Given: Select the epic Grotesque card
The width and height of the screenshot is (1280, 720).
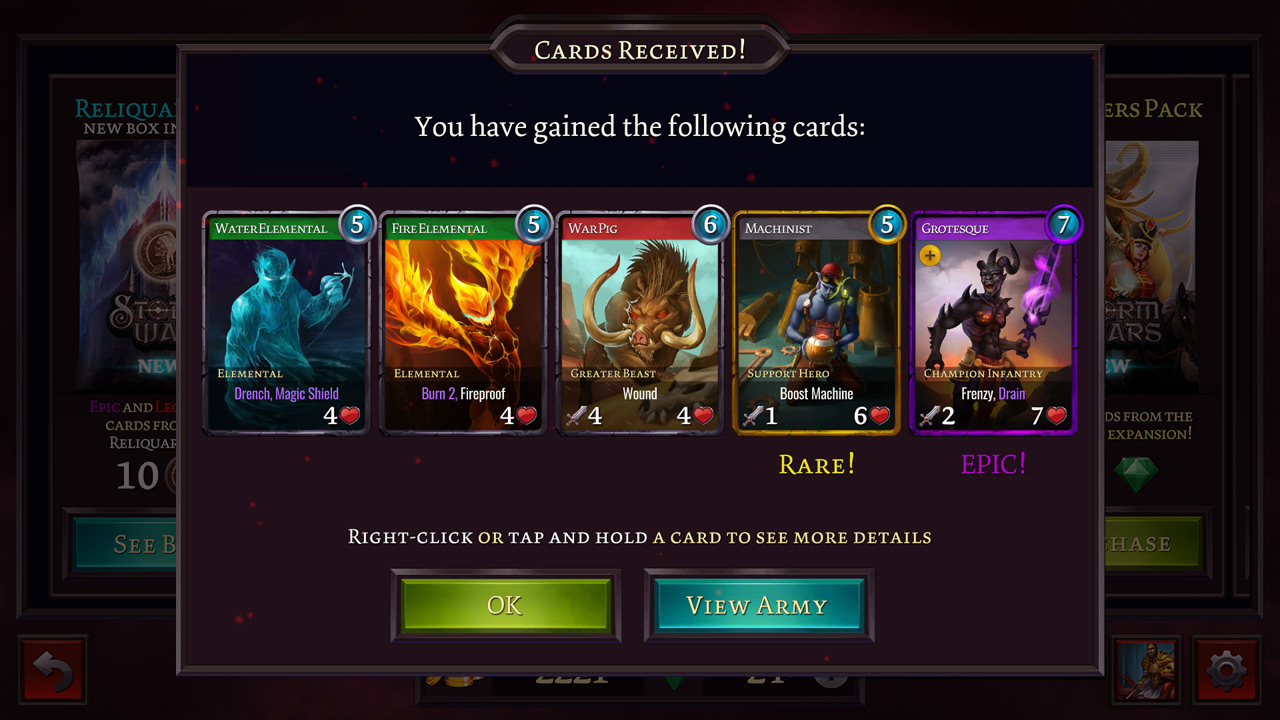Looking at the screenshot, I should coord(993,323).
